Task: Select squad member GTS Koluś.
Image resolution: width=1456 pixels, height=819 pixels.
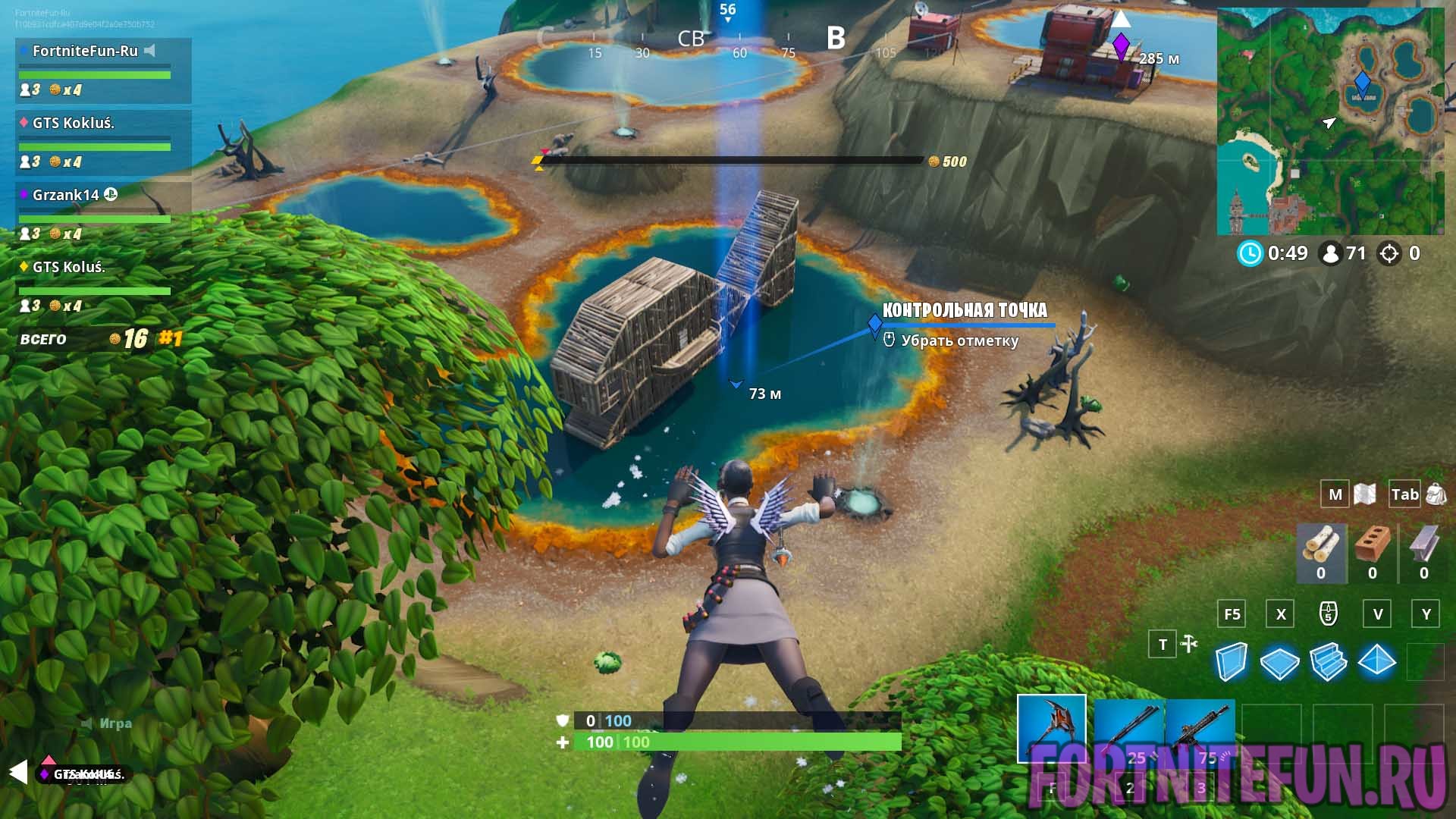Action: coord(68,267)
